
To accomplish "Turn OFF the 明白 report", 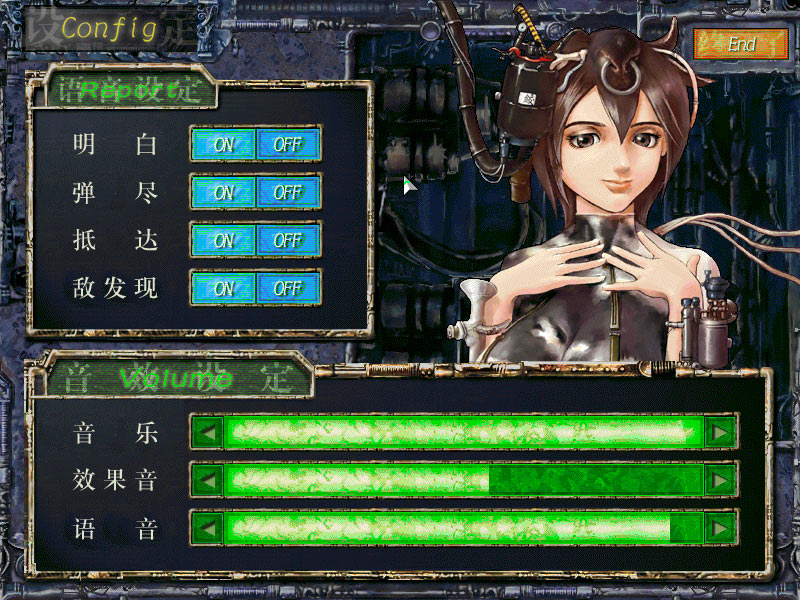I will click(288, 144).
